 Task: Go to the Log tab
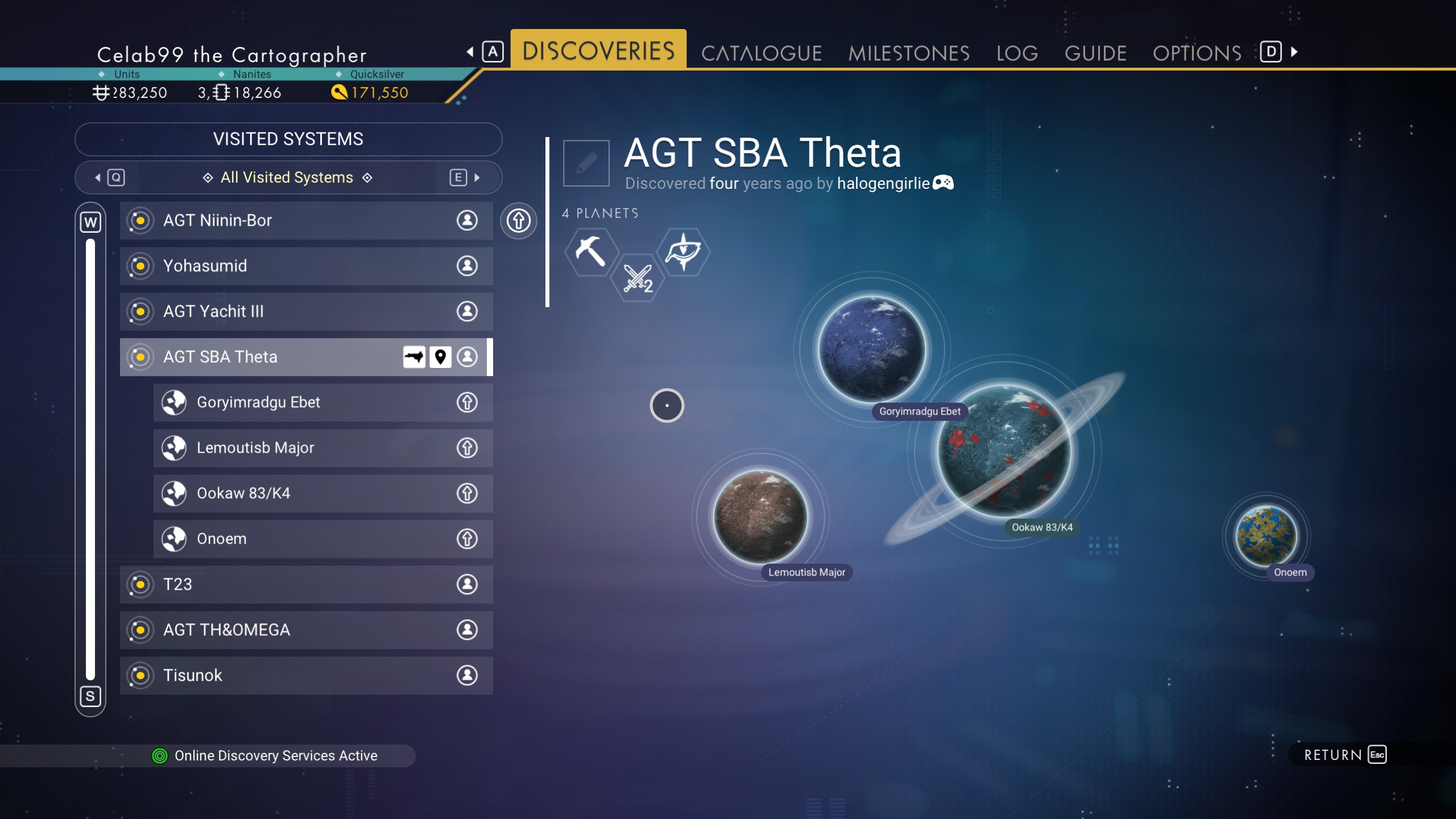click(1017, 53)
